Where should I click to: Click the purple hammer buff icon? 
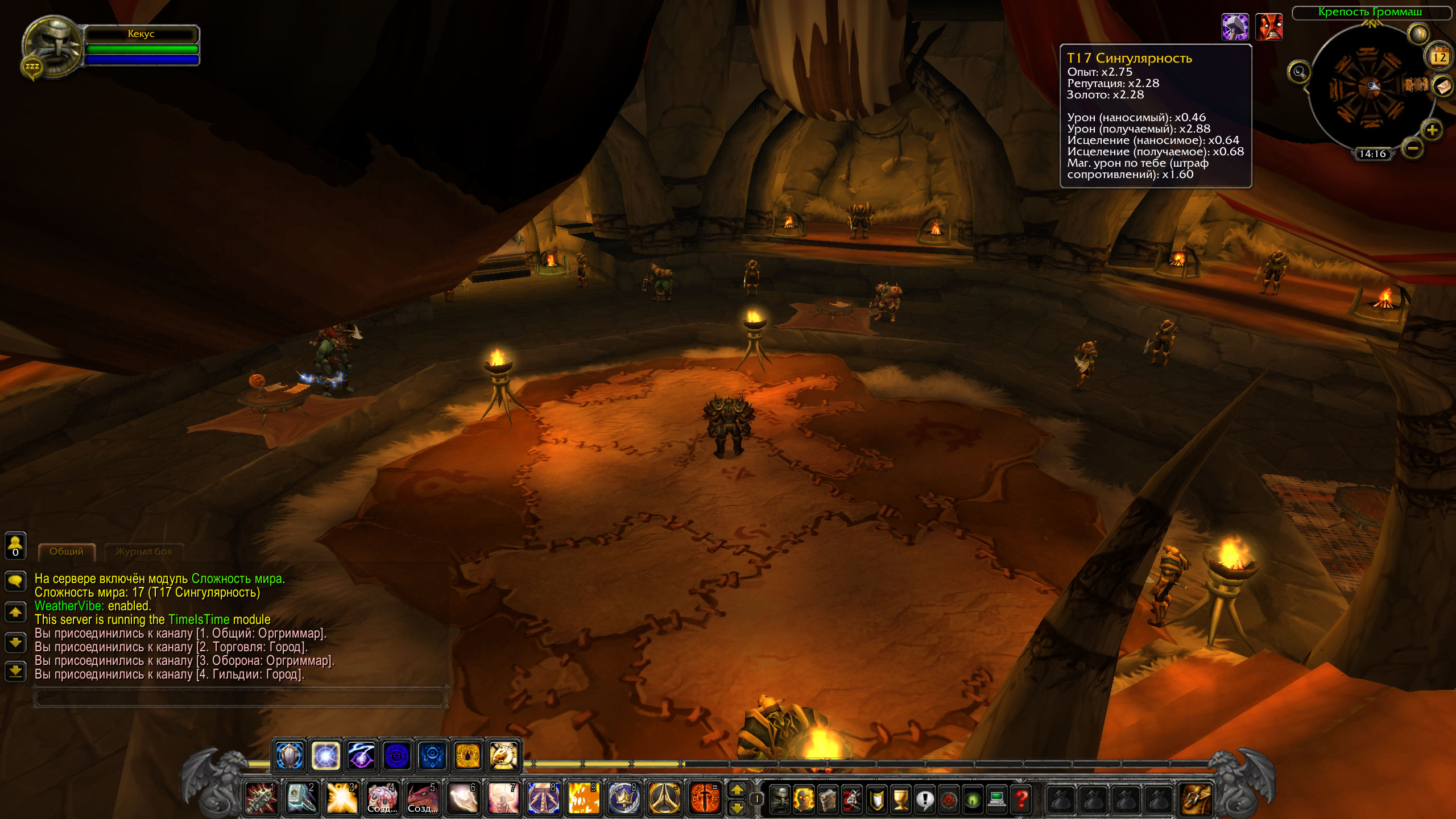(x=1235, y=27)
